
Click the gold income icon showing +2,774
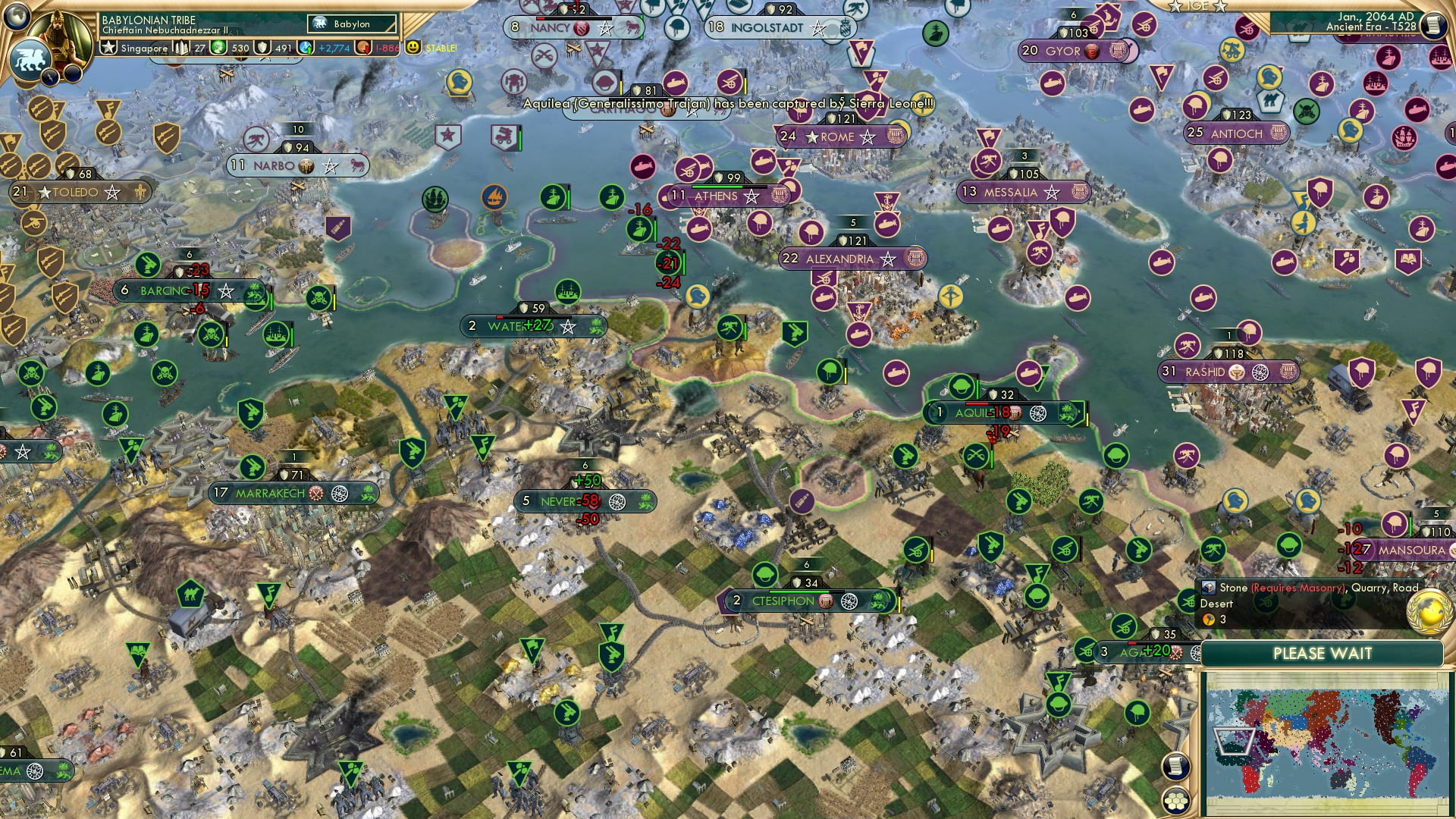point(306,47)
